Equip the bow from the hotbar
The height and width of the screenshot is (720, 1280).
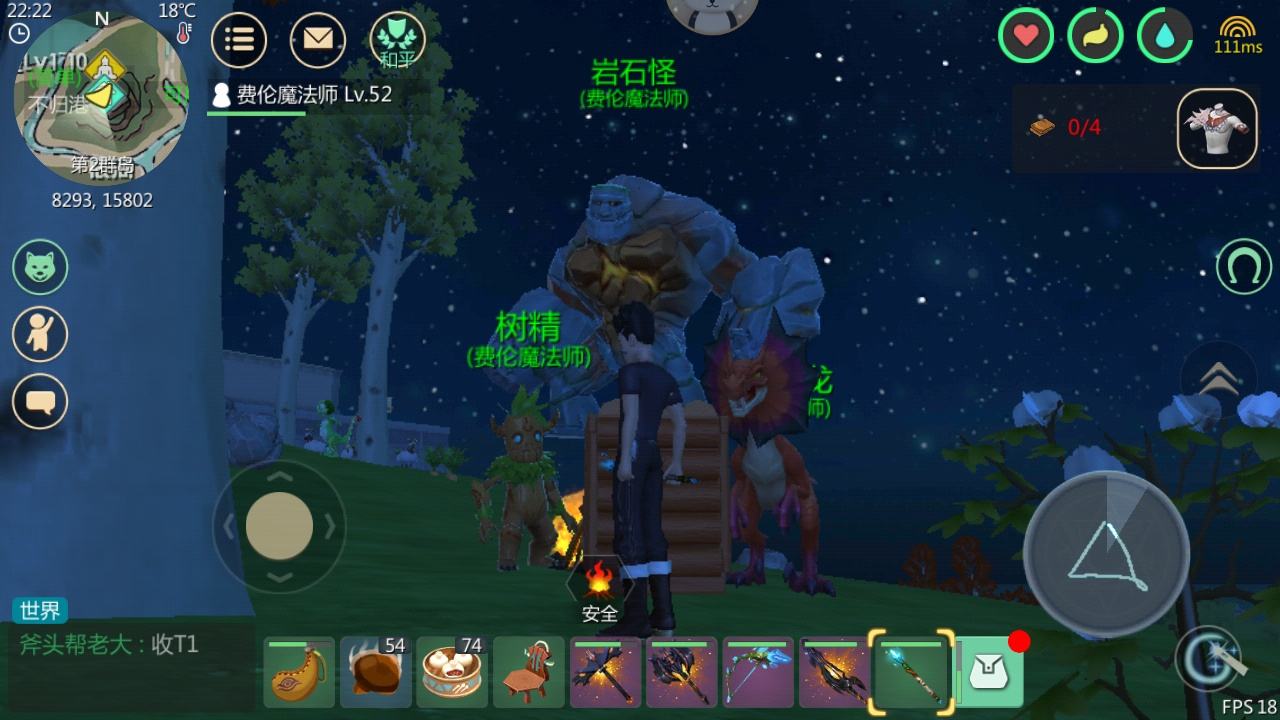click(759, 672)
